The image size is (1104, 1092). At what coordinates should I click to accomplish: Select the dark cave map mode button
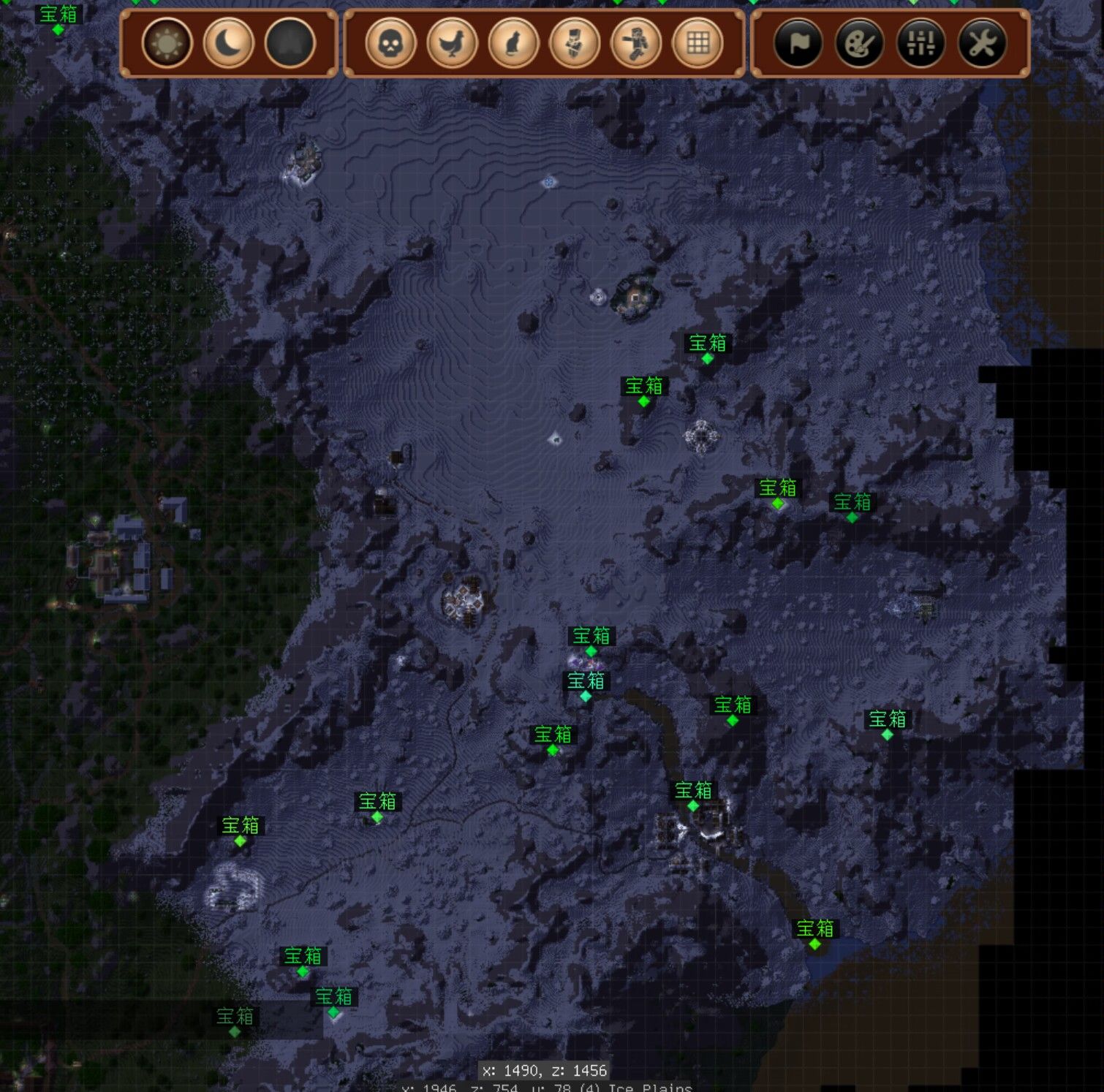point(290,43)
